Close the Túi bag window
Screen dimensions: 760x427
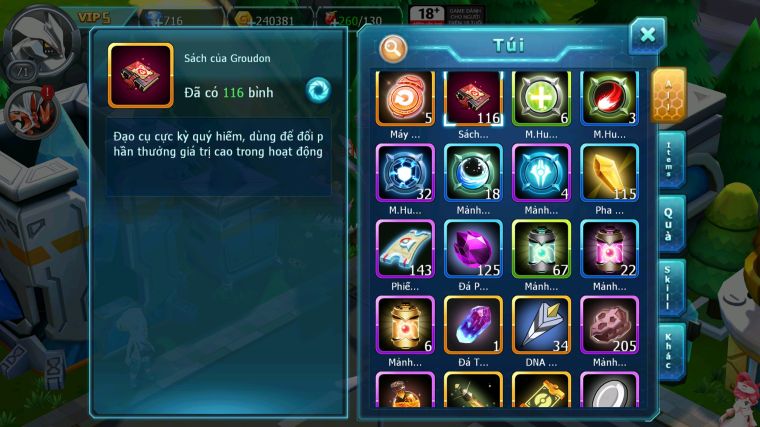[x=647, y=36]
